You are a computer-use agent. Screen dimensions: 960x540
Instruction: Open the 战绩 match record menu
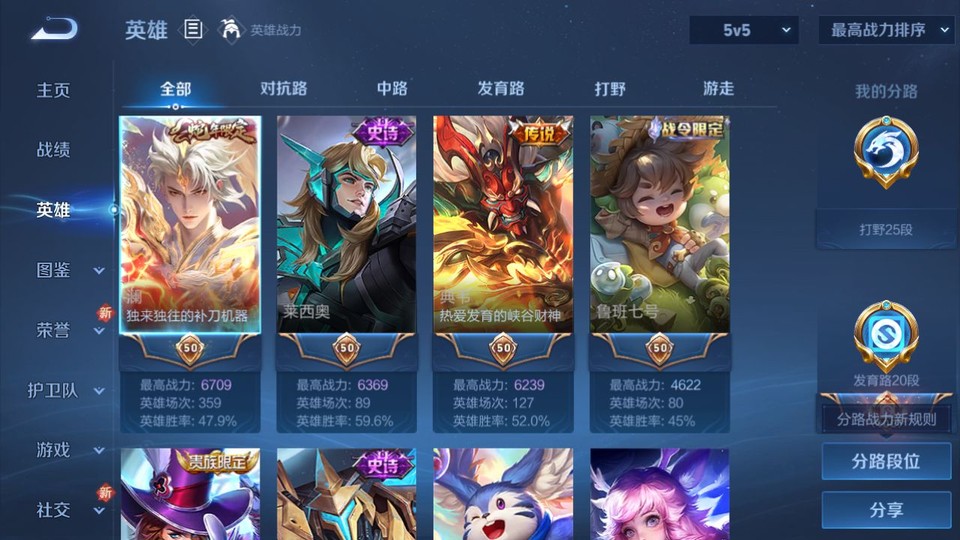(x=54, y=150)
